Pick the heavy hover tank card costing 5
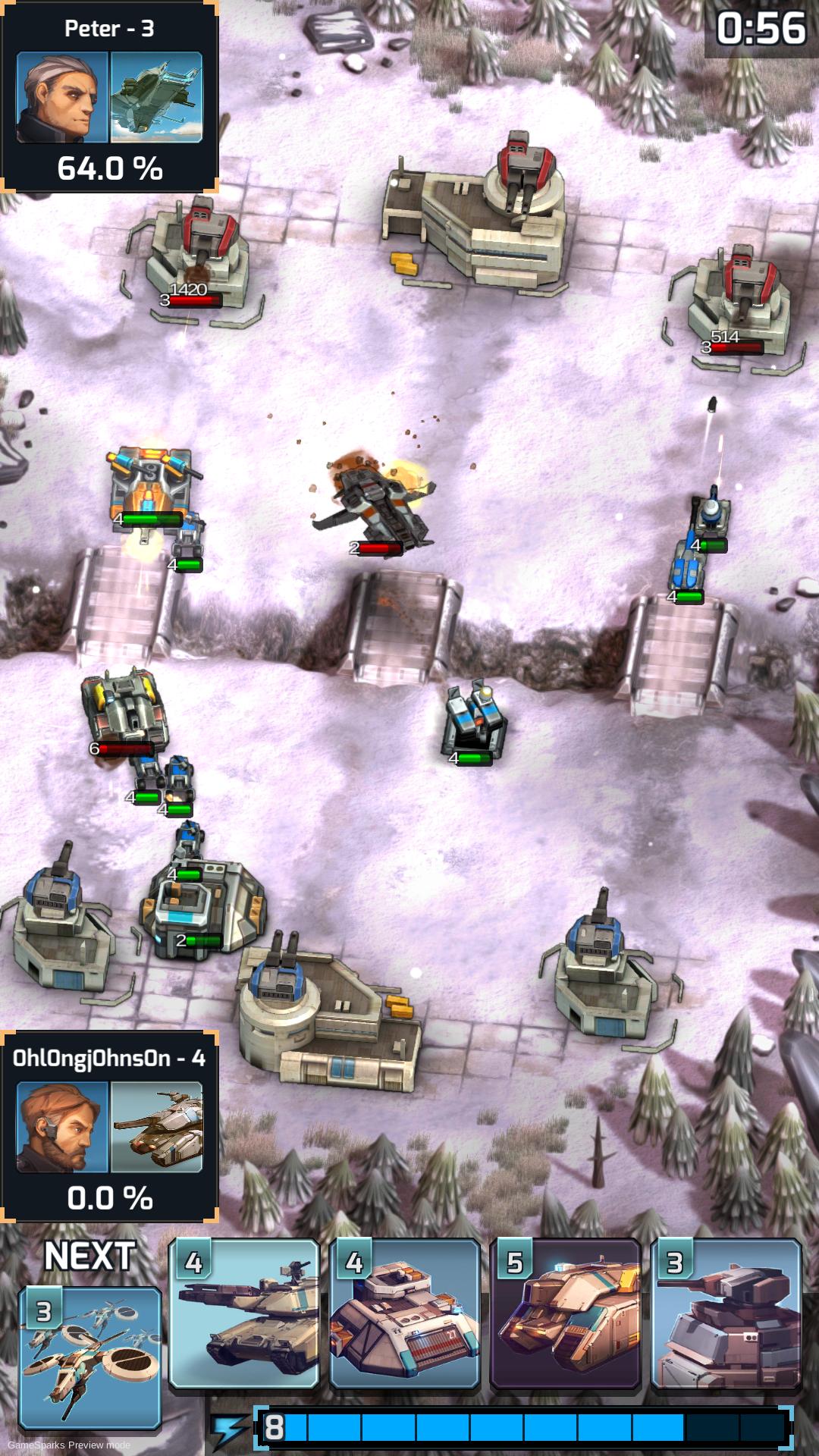The width and height of the screenshot is (819, 1456). (566, 1314)
